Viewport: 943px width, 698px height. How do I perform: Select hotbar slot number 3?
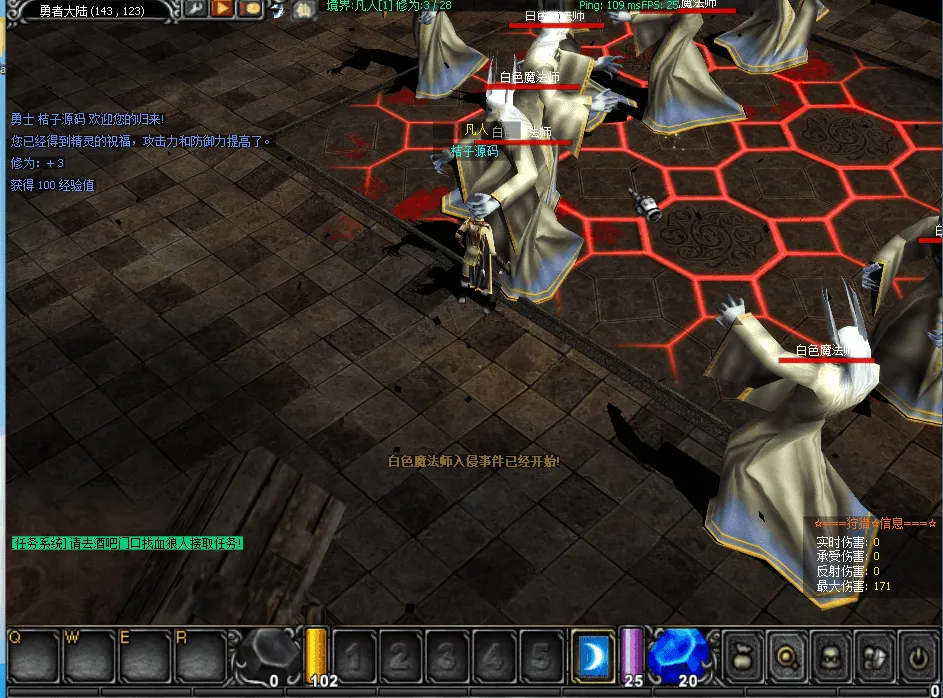coord(447,657)
